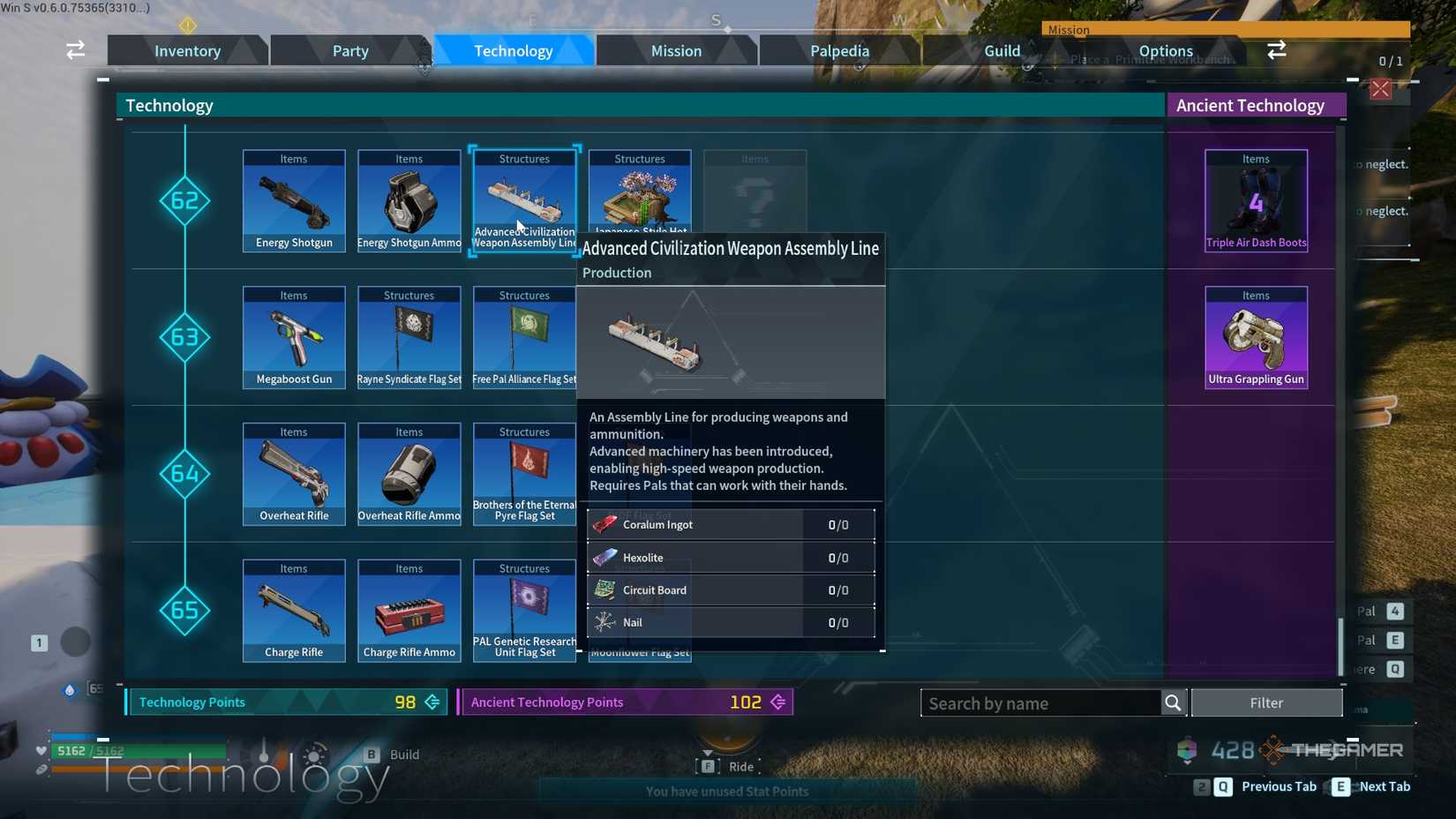Click the search magnifying glass icon
1456x819 pixels.
1173,703
